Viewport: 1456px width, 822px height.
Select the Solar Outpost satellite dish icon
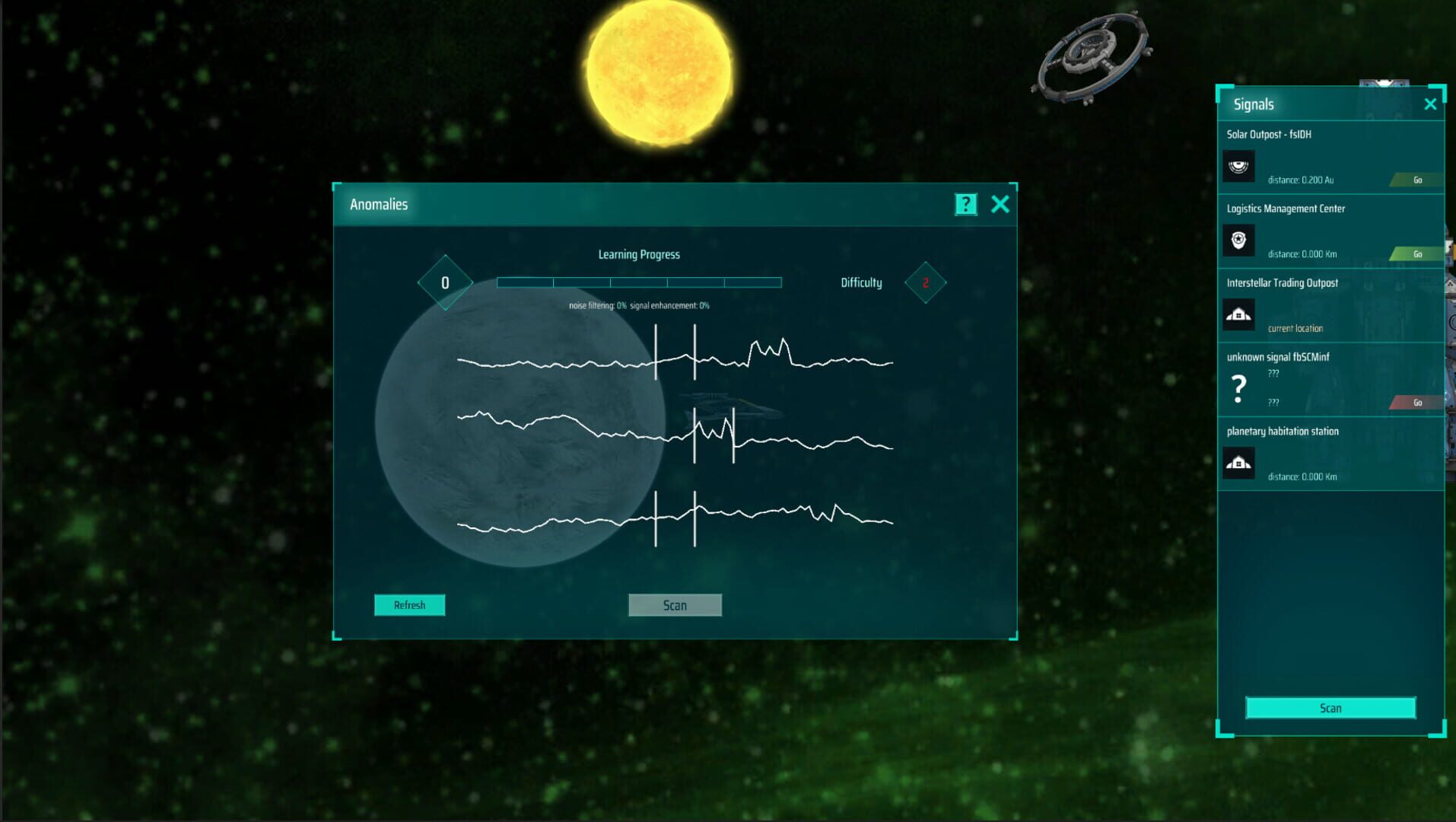(x=1239, y=166)
